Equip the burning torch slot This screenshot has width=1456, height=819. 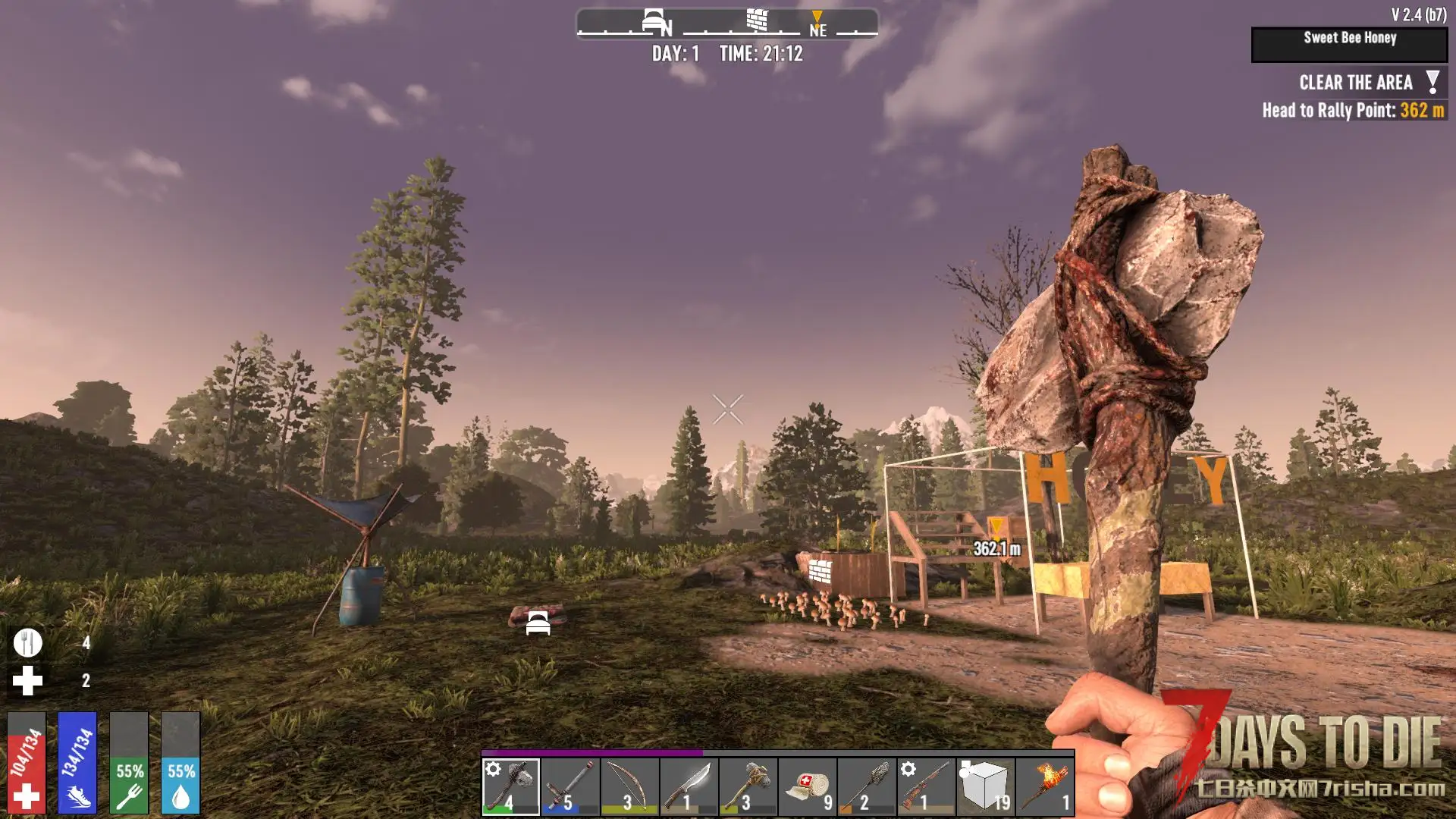click(x=1045, y=786)
